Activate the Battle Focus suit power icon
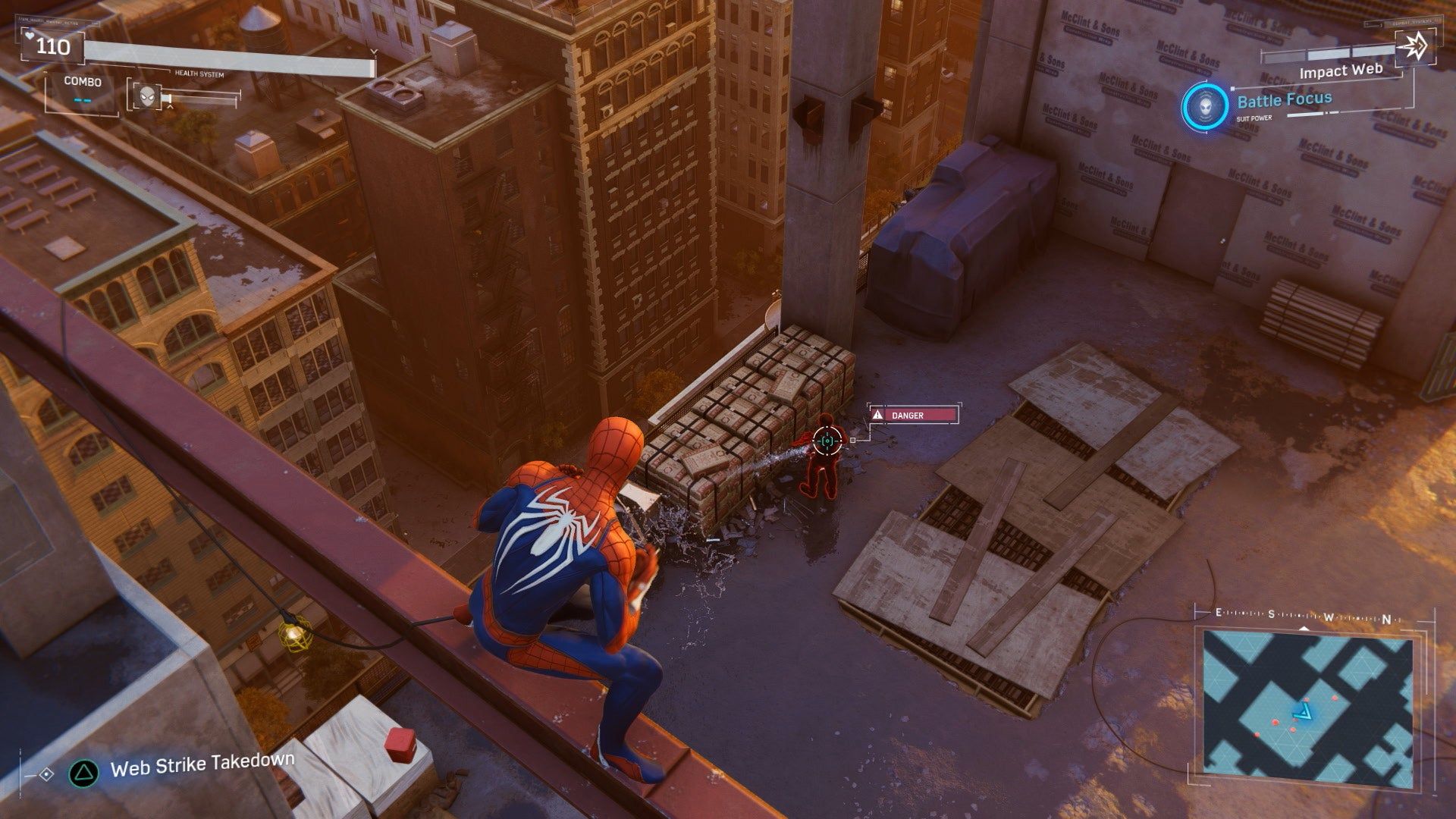The height and width of the screenshot is (819, 1456). [x=1205, y=105]
